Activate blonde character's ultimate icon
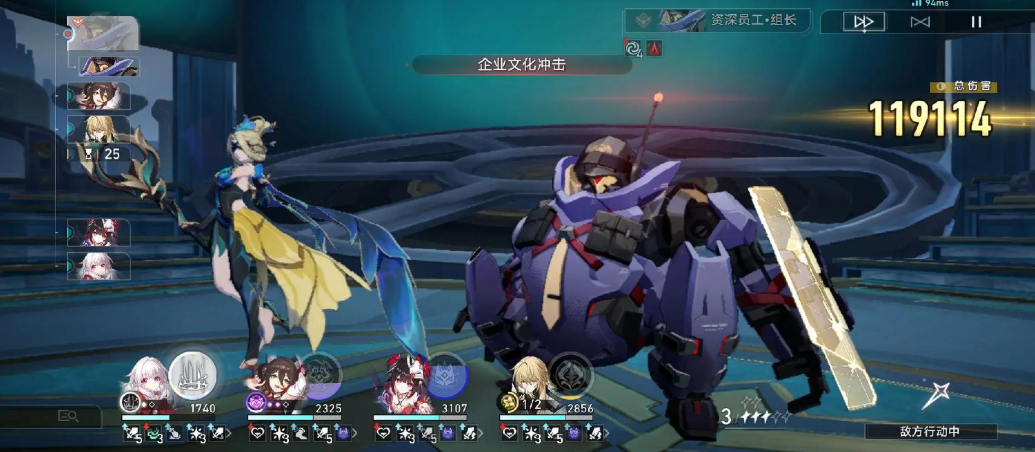 click(571, 375)
